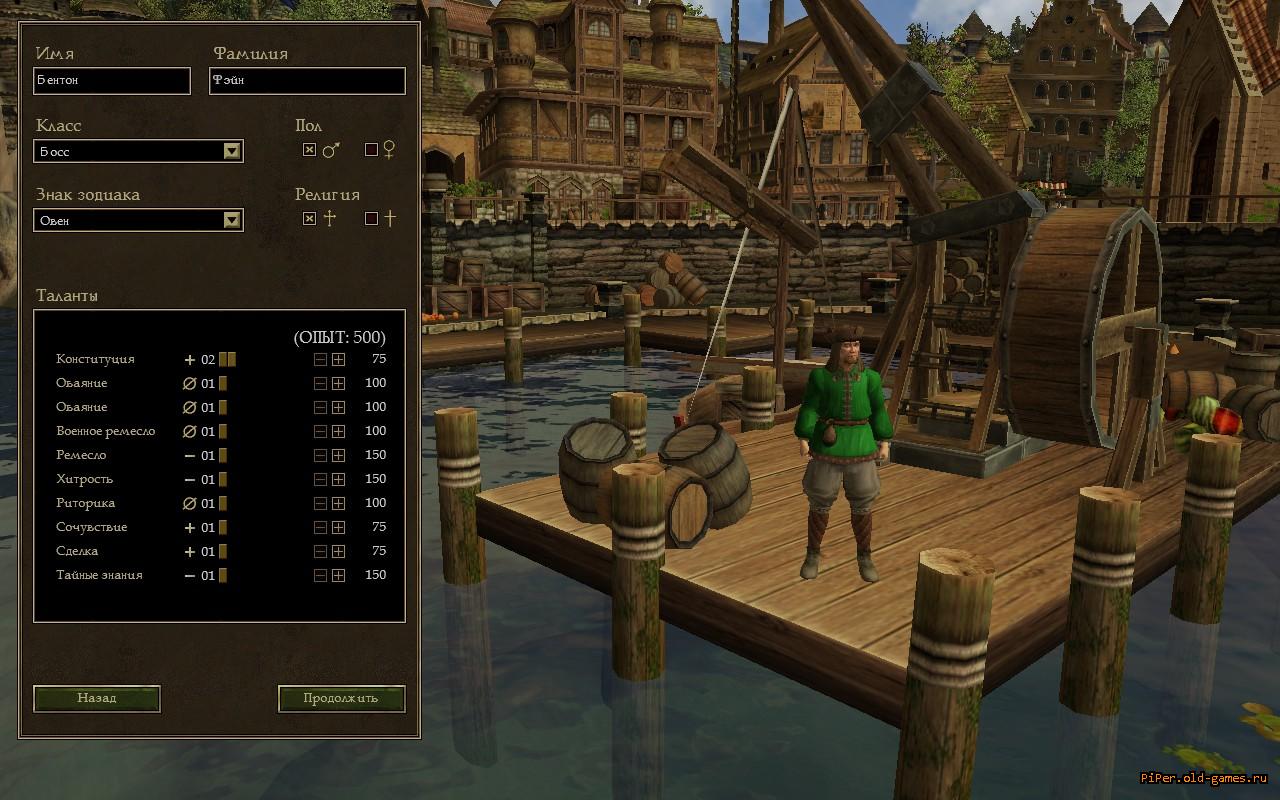
Task: Confirm with the Продолжить button
Action: 341,698
